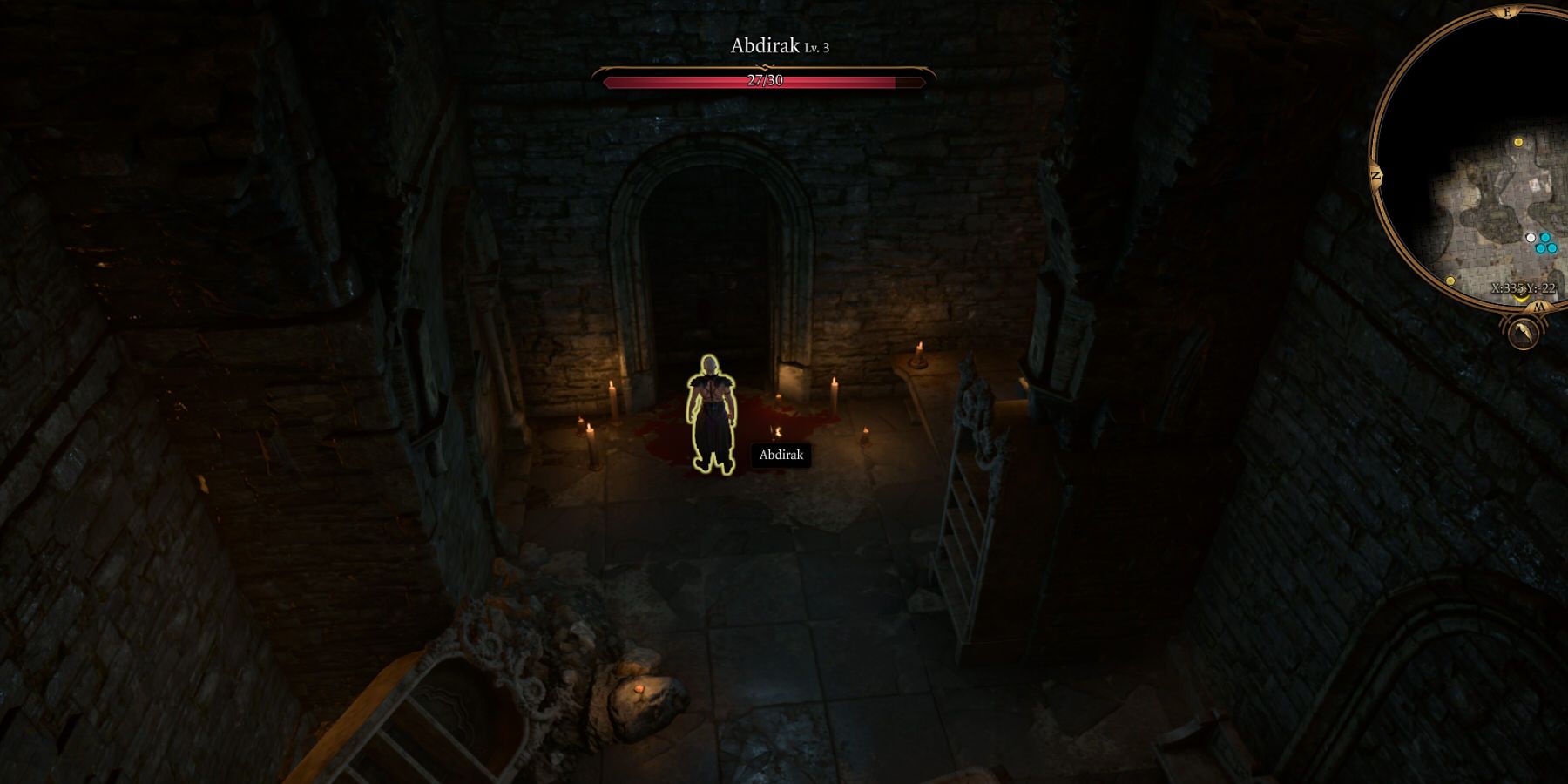Screen dimensions: 1568x784
Task: Select the teal party member markers on minimap
Action: coord(1546,245)
